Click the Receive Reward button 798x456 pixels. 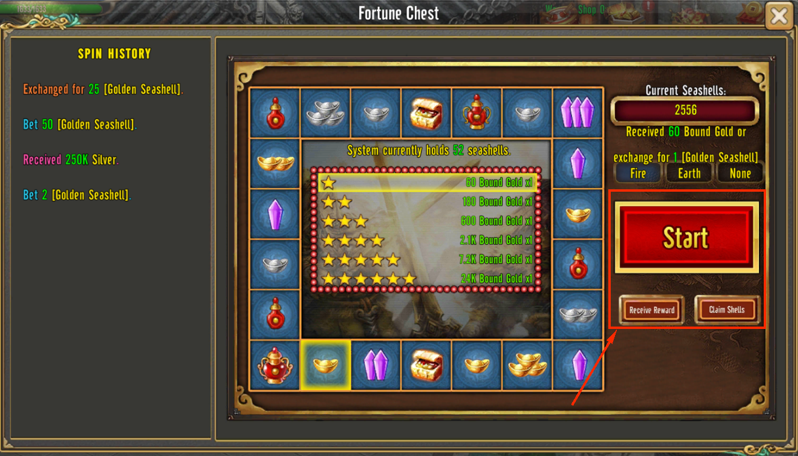point(651,310)
